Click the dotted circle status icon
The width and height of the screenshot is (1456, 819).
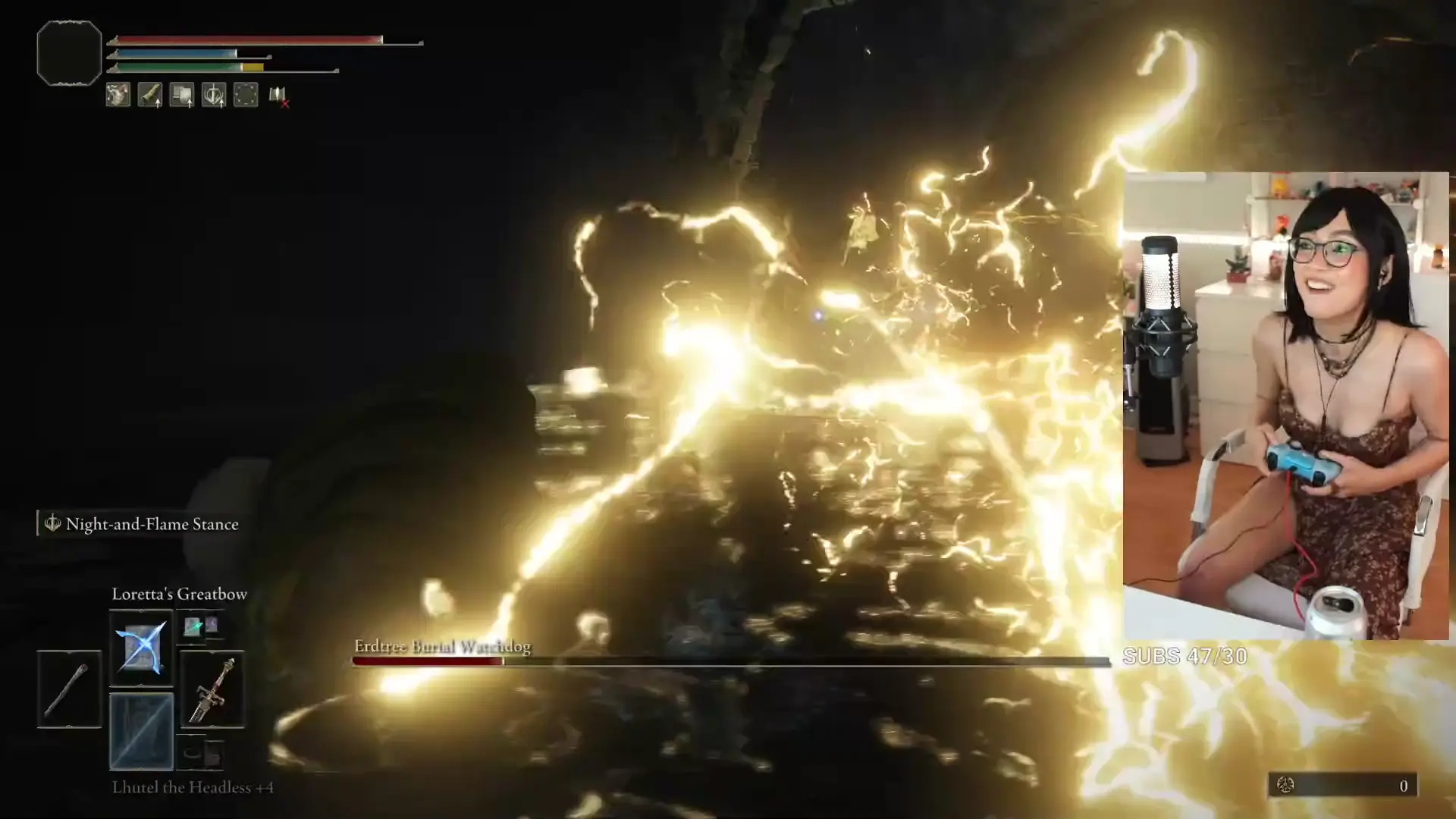[x=246, y=95]
